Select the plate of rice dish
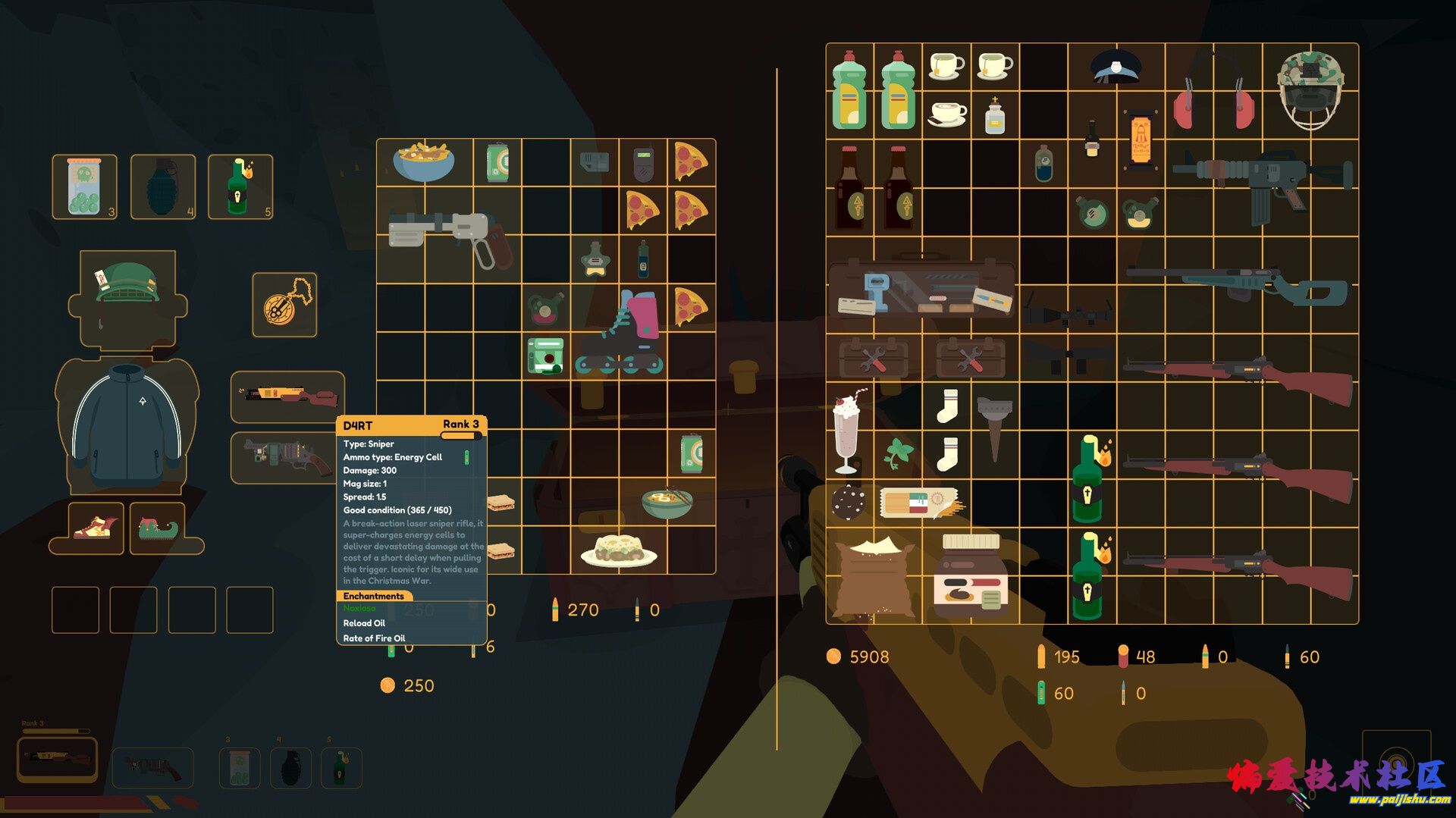 [x=619, y=550]
